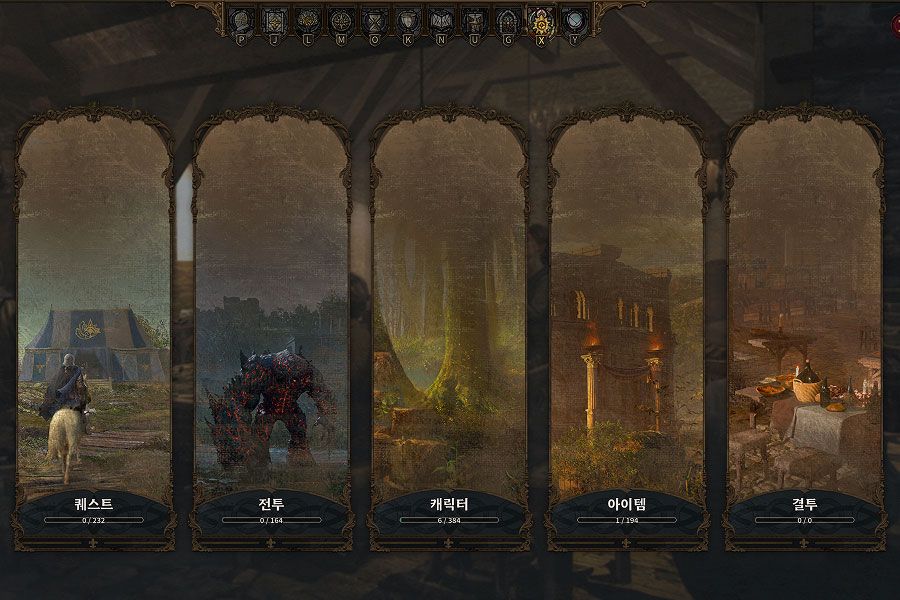Open the top bar tab labeled L
This screenshot has width=900, height=600.
point(308,19)
